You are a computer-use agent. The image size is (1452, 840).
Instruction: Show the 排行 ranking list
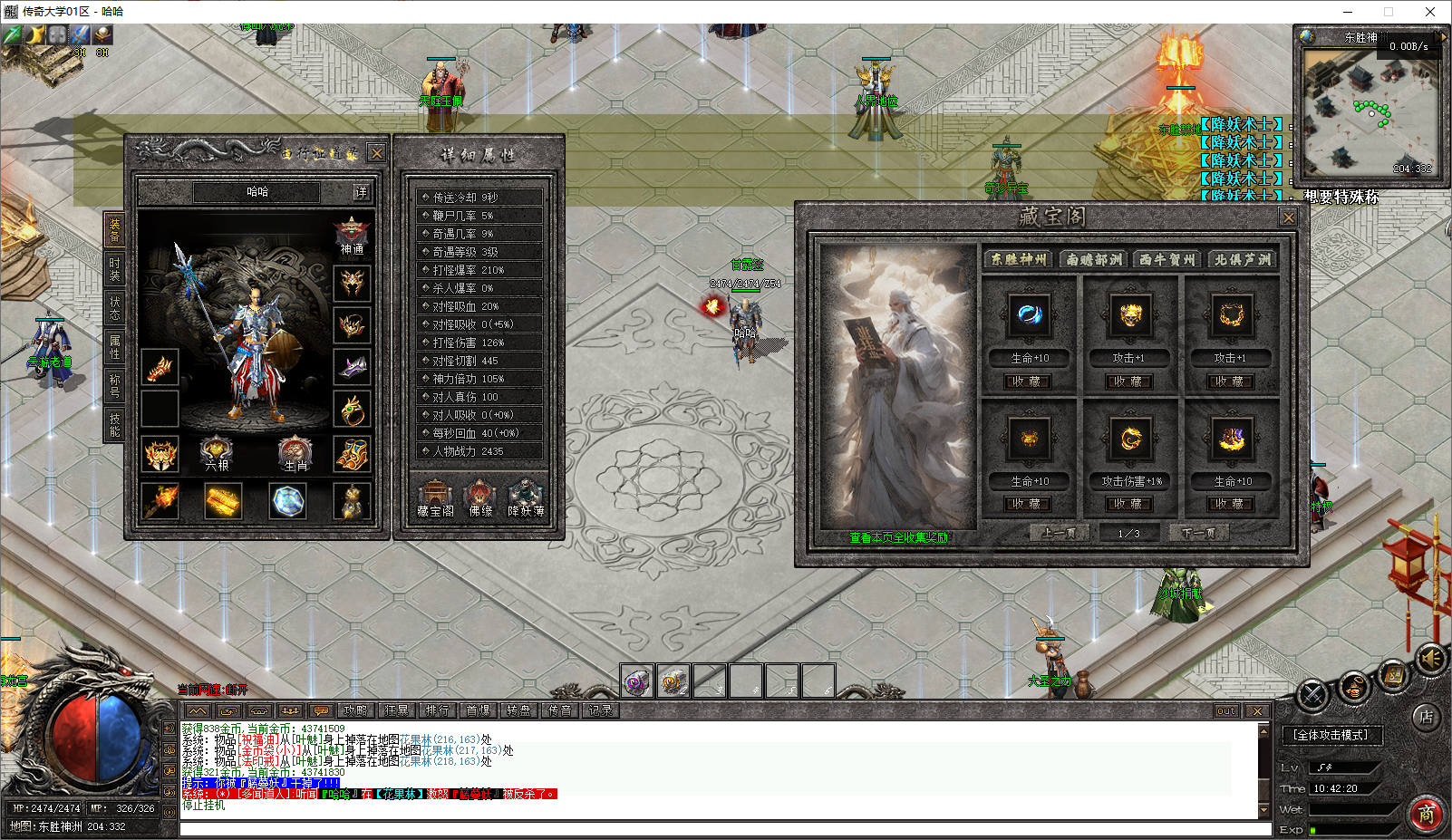tap(437, 710)
